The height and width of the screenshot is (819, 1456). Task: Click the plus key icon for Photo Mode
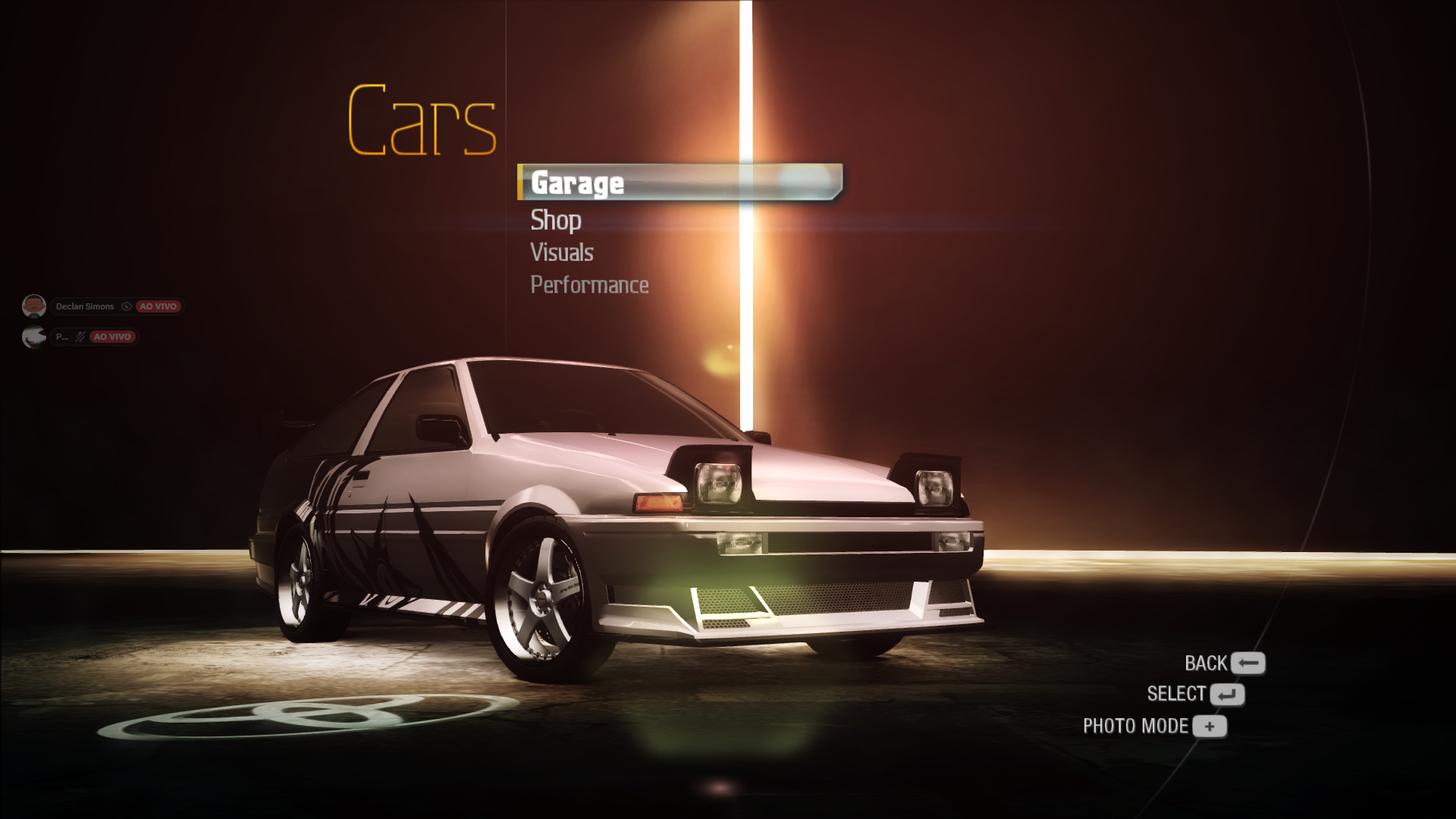click(x=1211, y=726)
